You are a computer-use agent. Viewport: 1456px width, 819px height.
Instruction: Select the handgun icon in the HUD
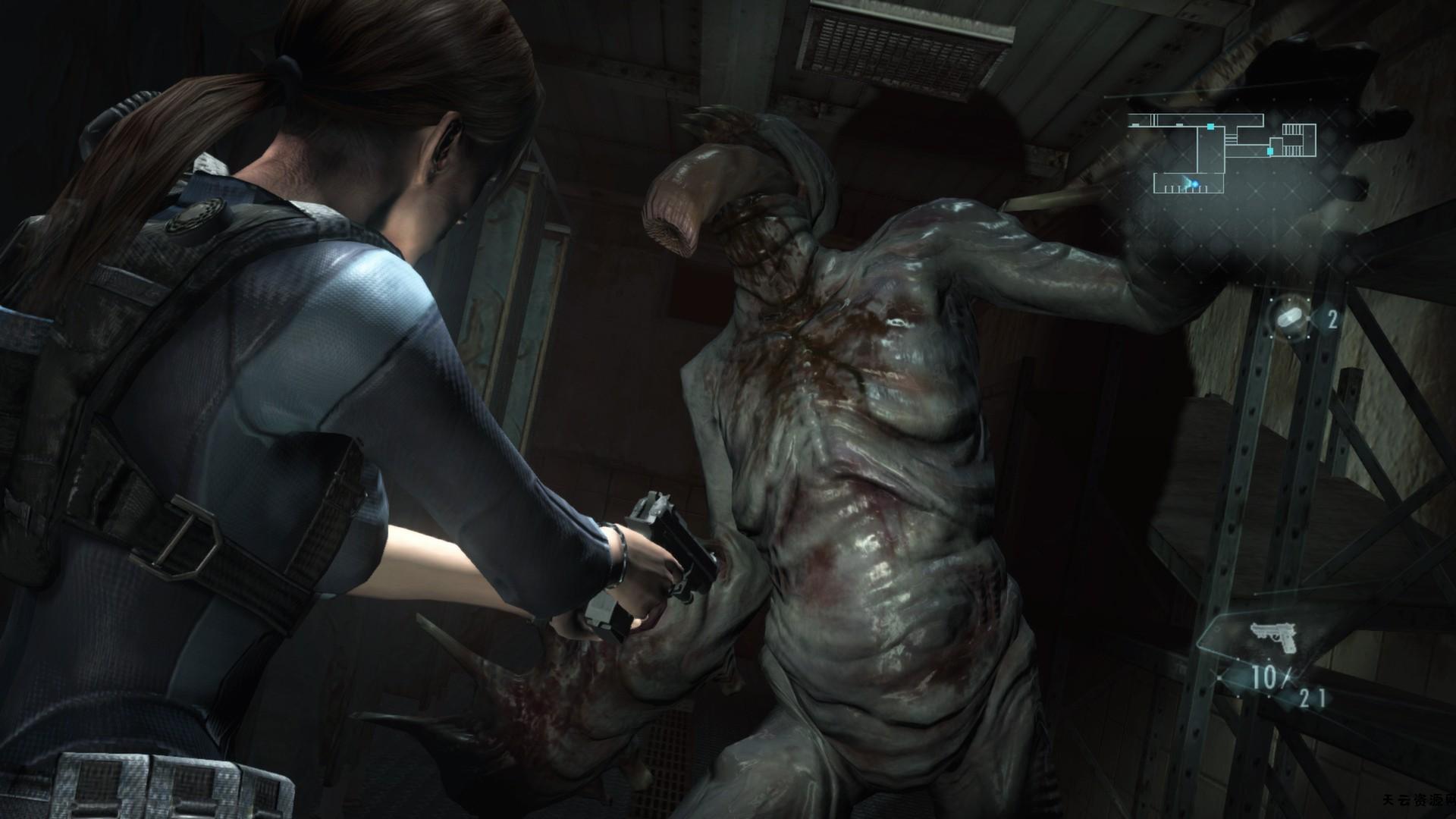[1273, 635]
